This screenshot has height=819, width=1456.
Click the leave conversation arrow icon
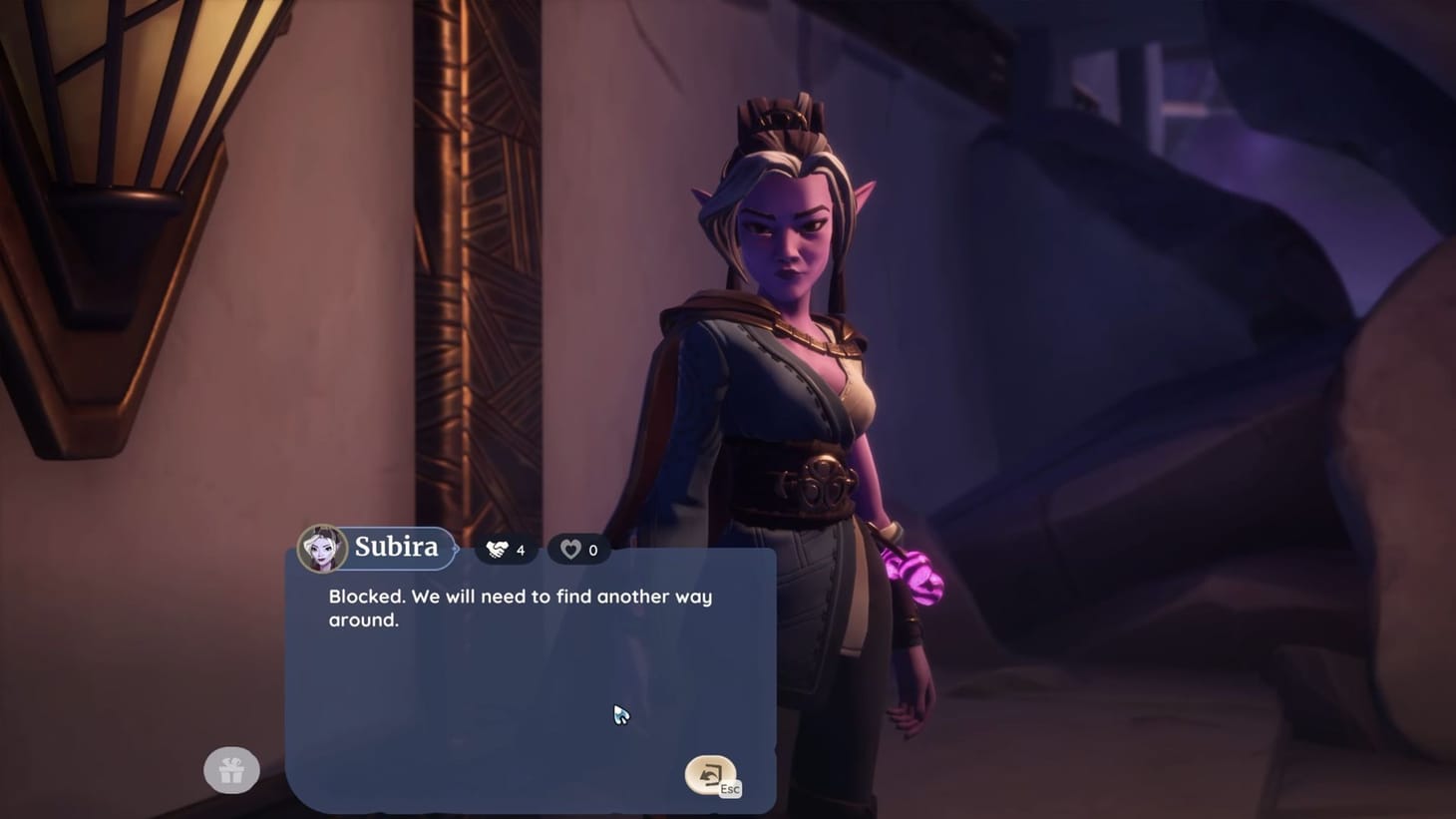click(x=710, y=772)
